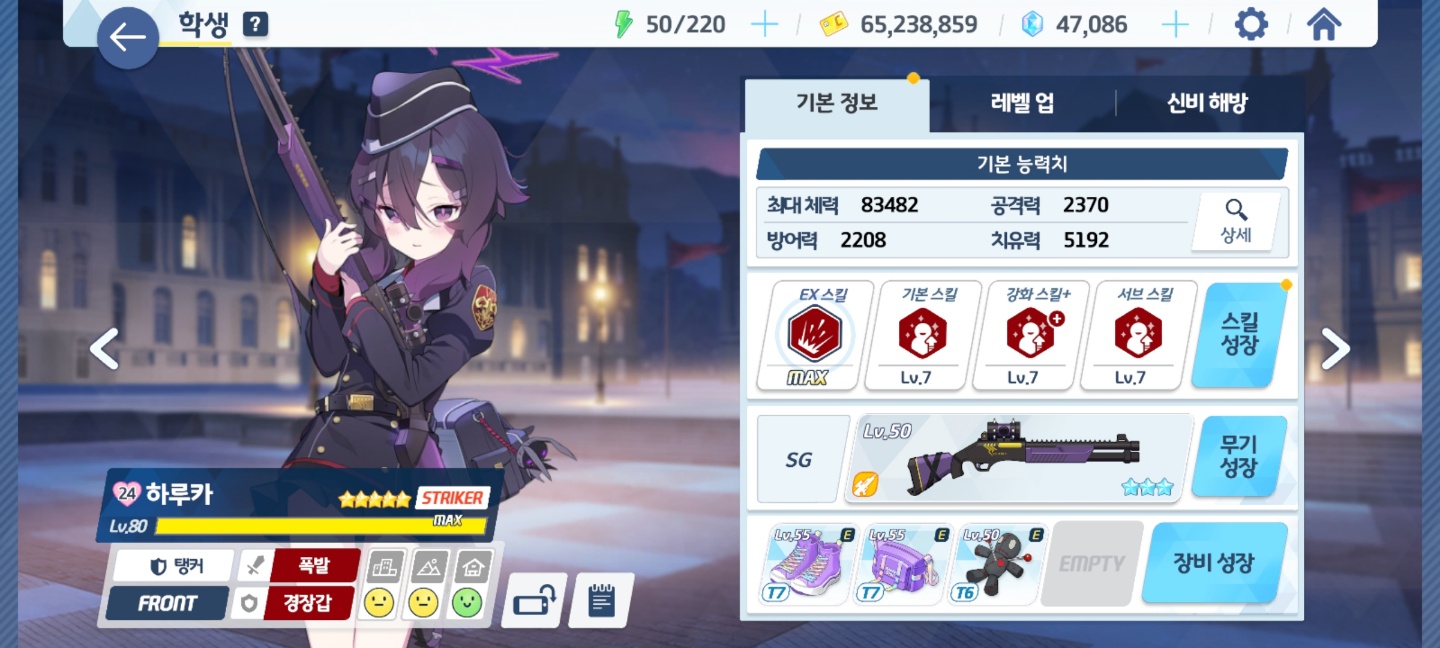This screenshot has width=1440, height=648.
Task: Select the 기본 정보 tab
Action: (837, 103)
